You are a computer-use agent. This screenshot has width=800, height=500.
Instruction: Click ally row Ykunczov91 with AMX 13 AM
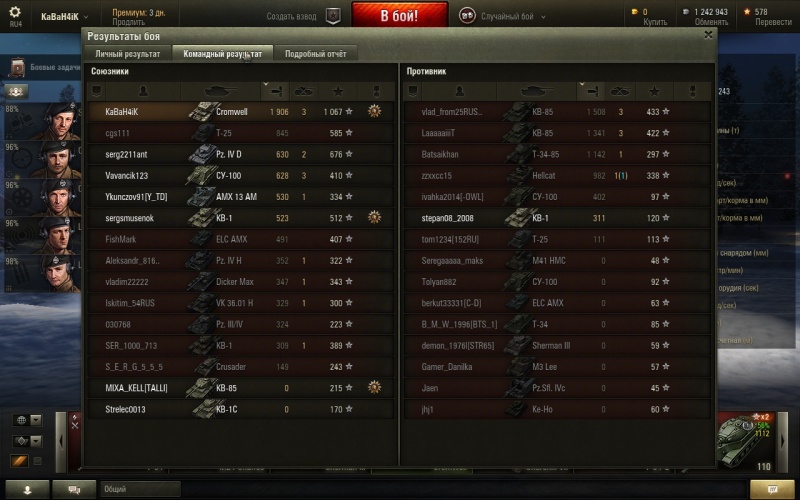click(240, 196)
